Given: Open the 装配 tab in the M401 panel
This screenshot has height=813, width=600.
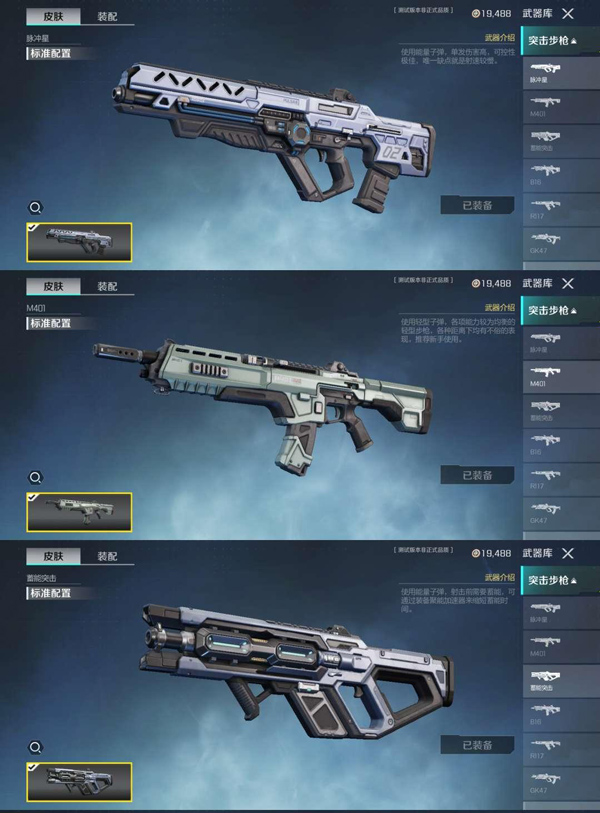Looking at the screenshot, I should [107, 286].
